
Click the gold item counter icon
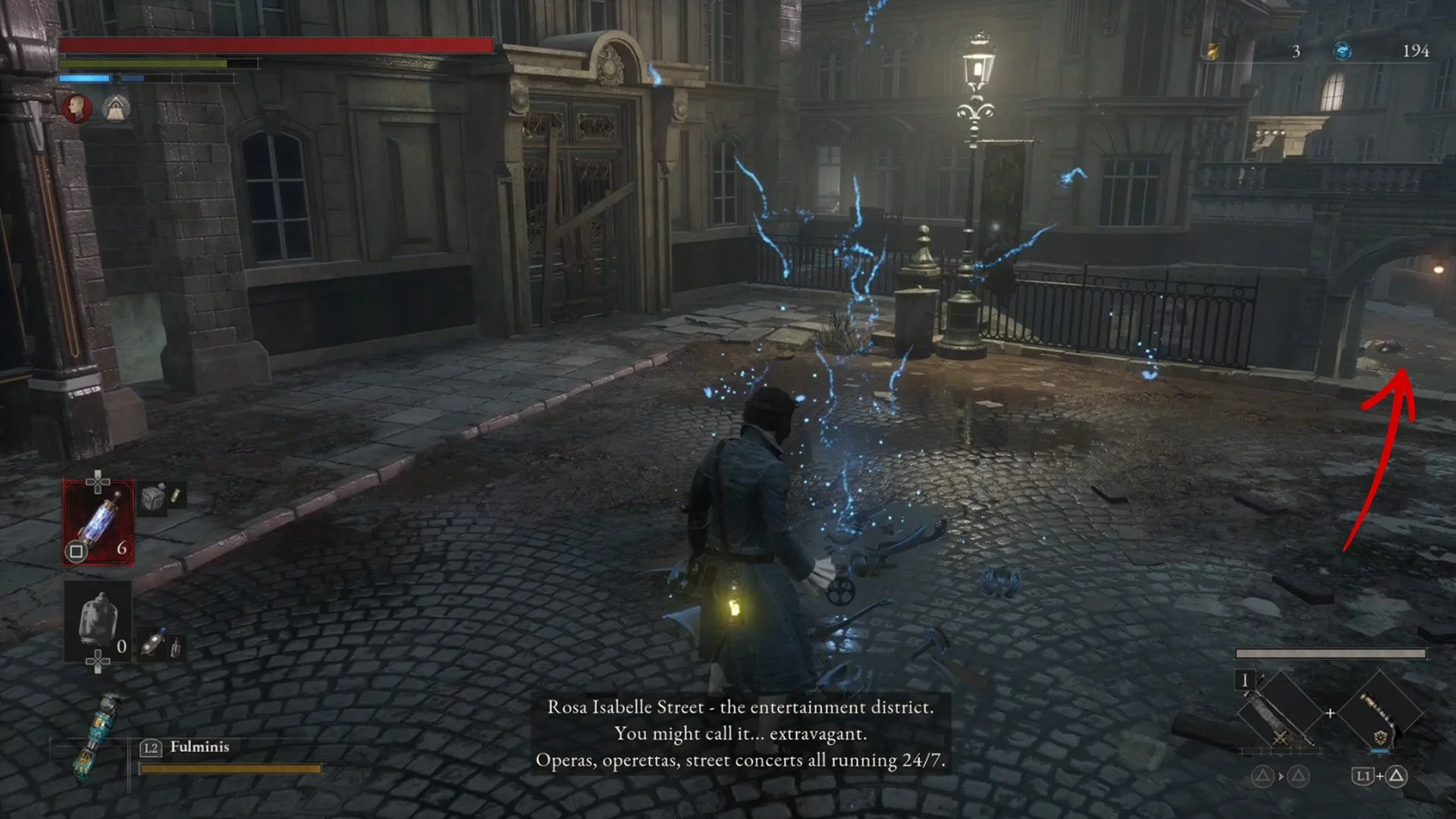(1213, 51)
